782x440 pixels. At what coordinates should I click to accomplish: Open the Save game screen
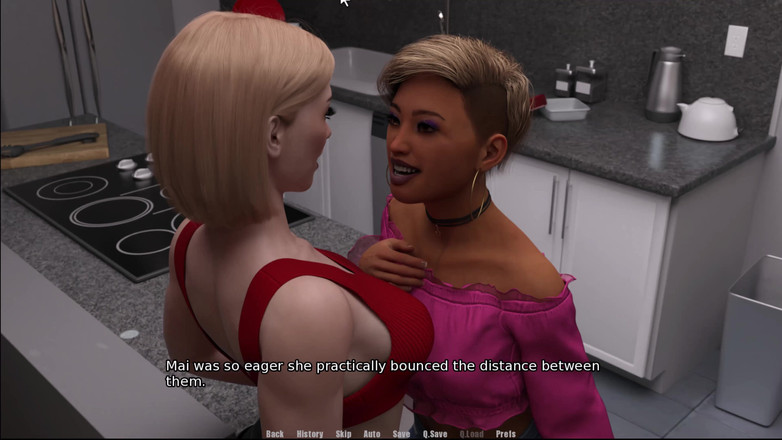coord(401,434)
